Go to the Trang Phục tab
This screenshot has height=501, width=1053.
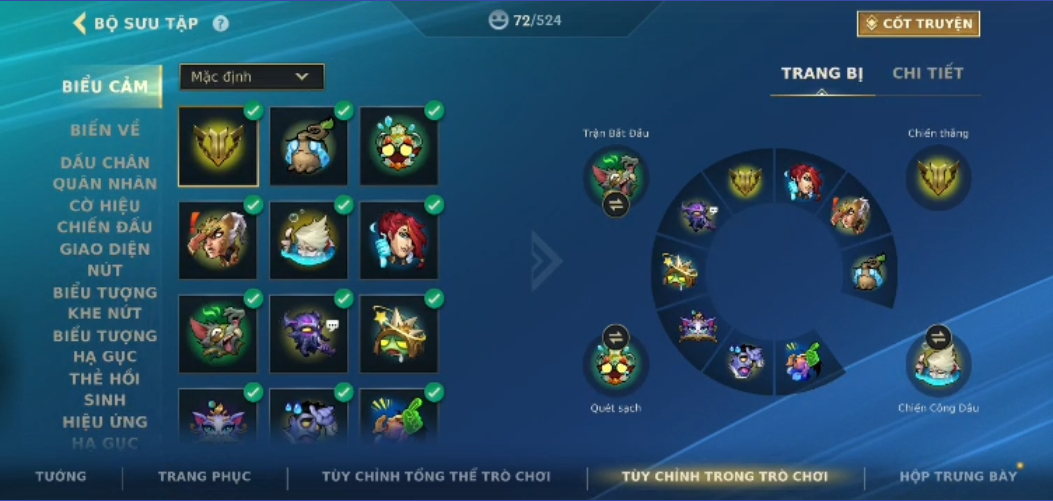(x=204, y=476)
